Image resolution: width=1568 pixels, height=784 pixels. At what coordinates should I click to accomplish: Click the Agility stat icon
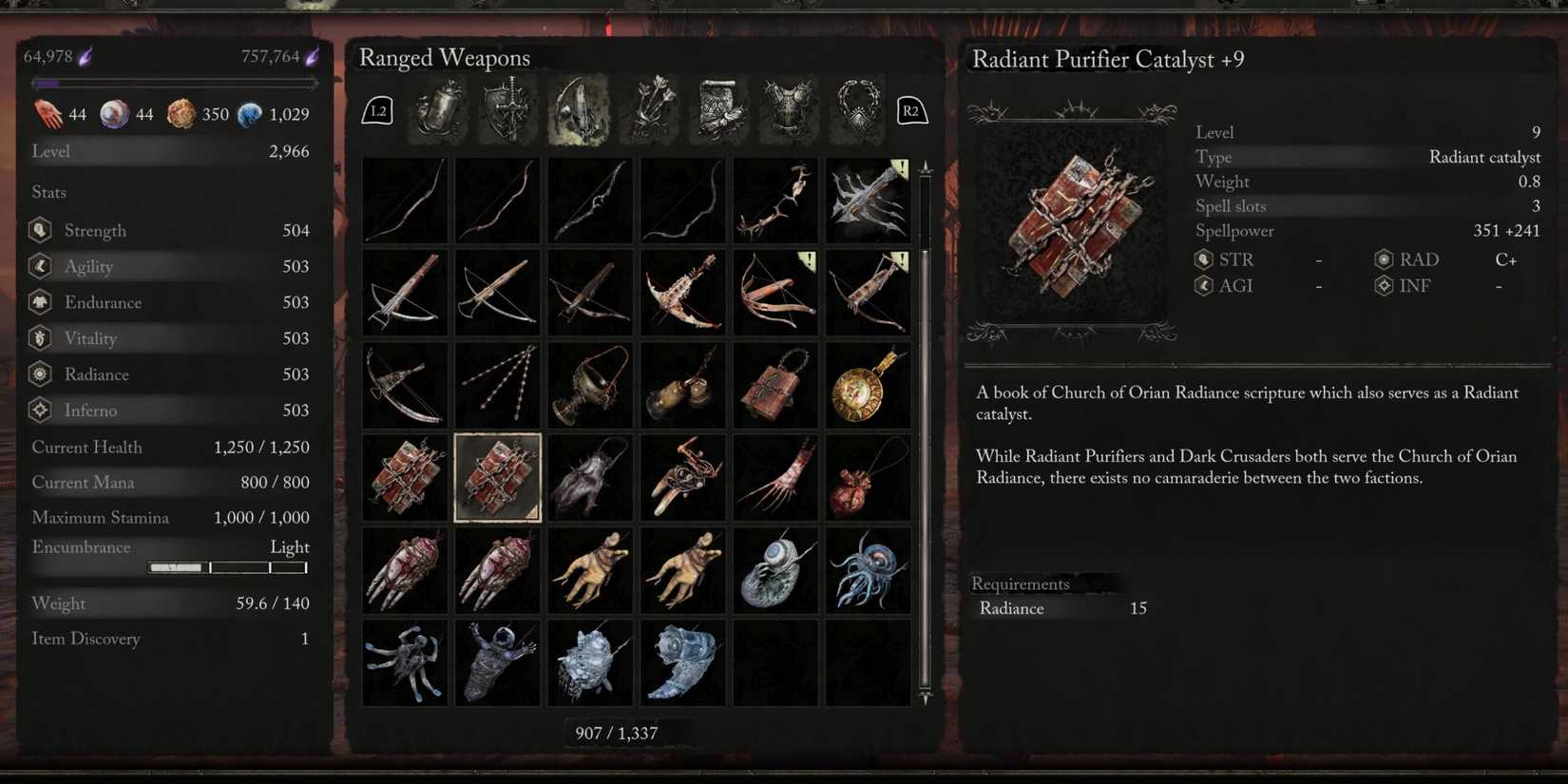[x=39, y=266]
